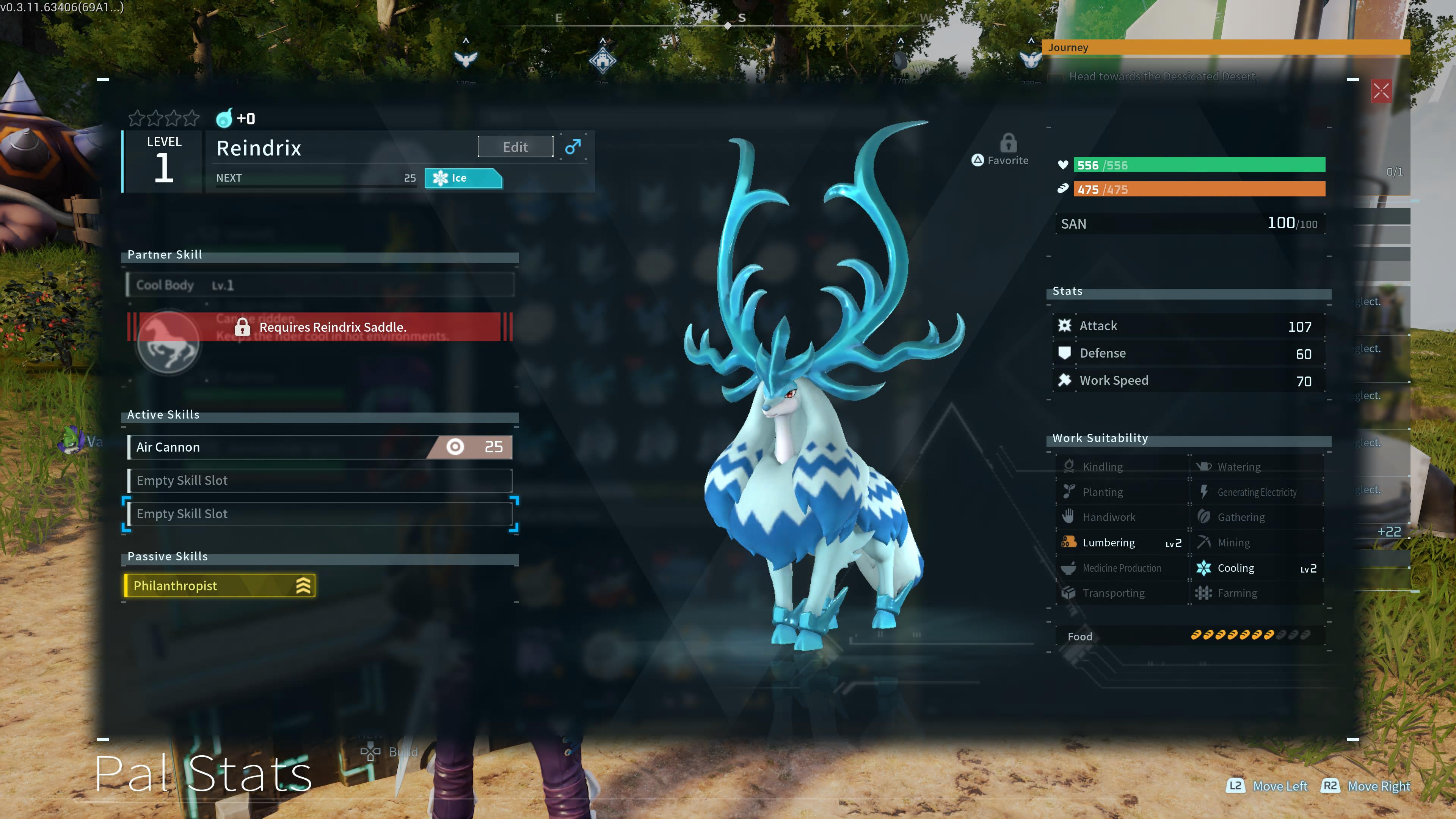
Task: Click the Ice element tag
Action: pyautogui.click(x=462, y=178)
